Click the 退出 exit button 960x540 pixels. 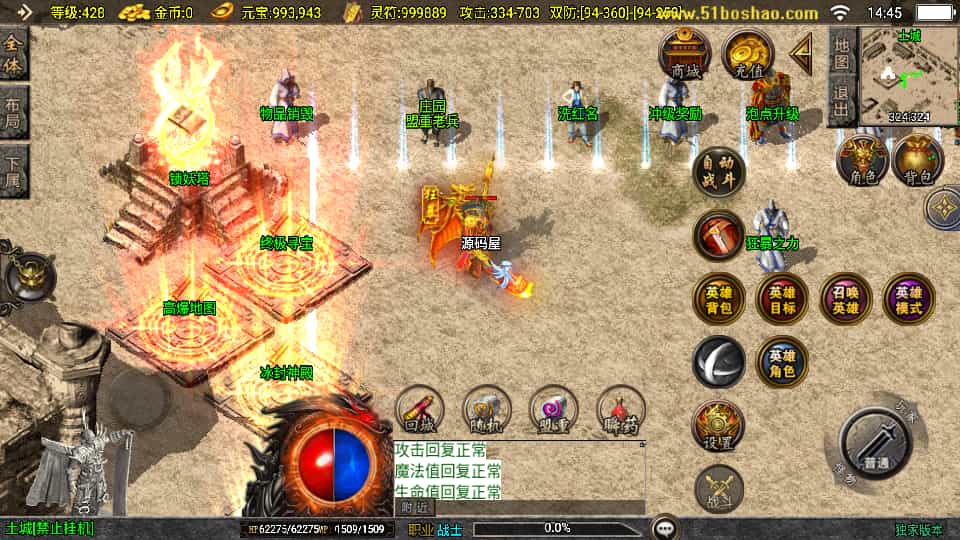pyautogui.click(x=843, y=101)
